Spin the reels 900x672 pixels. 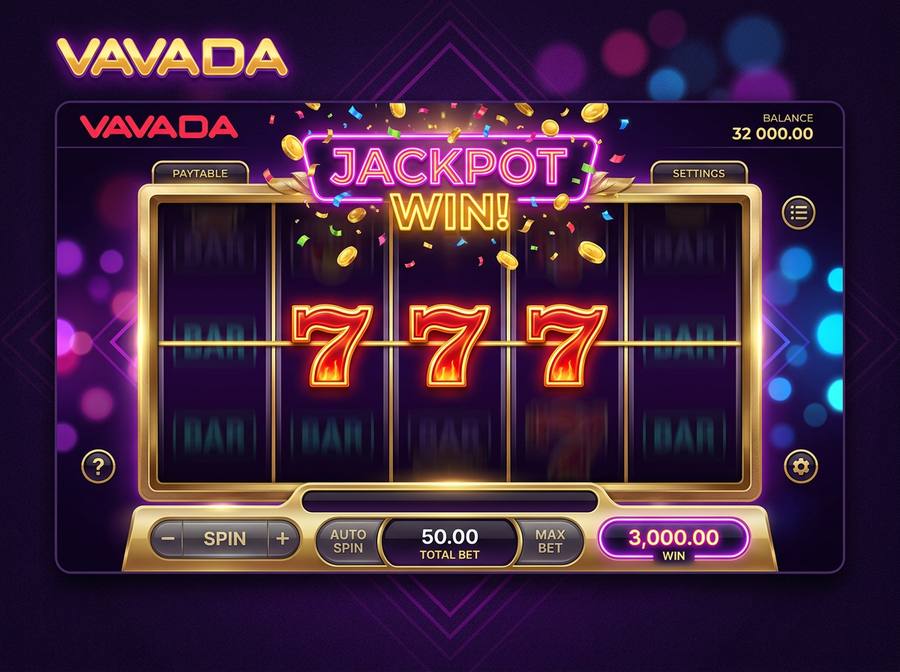(225, 539)
